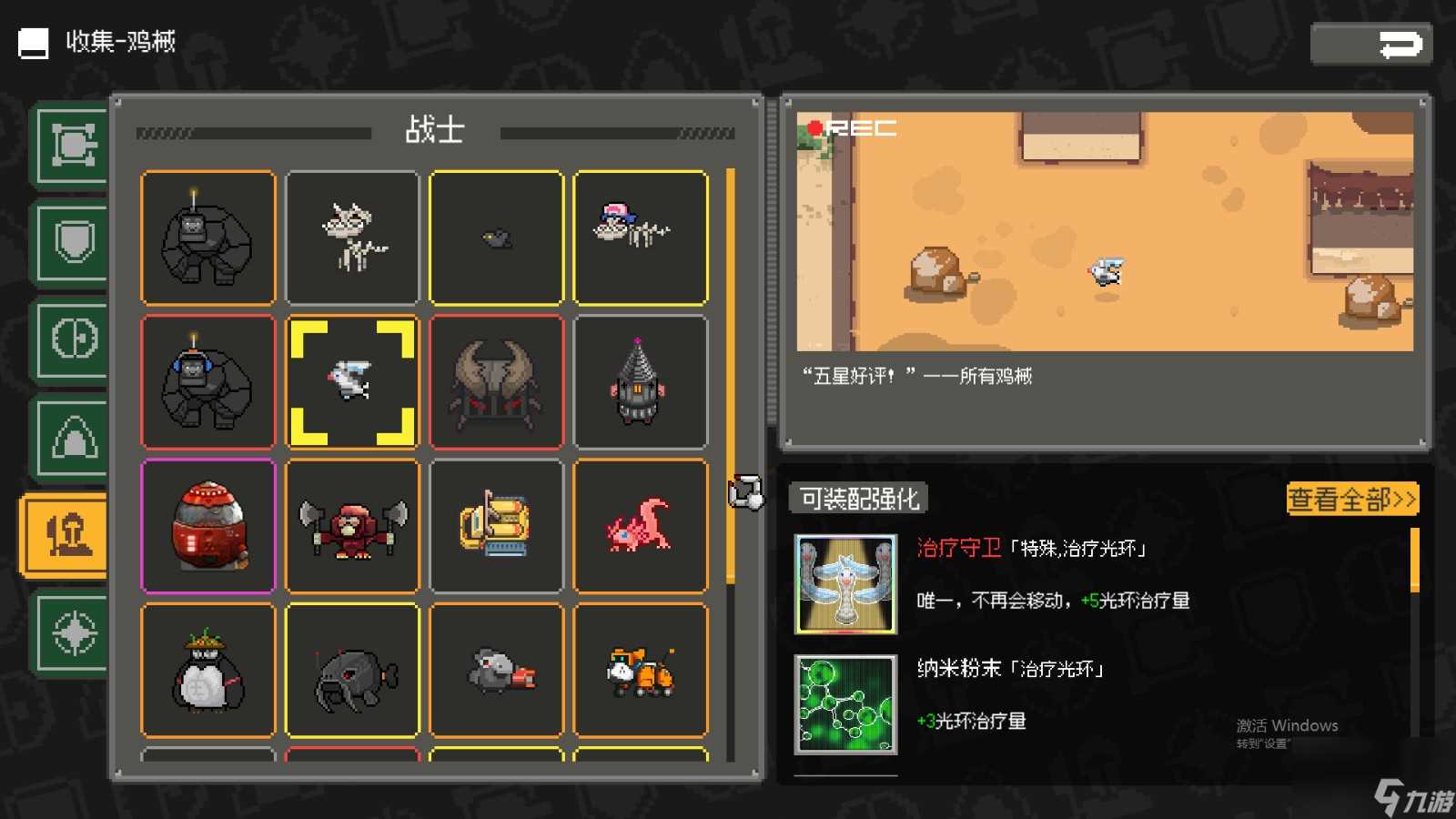Open the crosshair targeting category icon
1456x819 pixels.
(71, 632)
